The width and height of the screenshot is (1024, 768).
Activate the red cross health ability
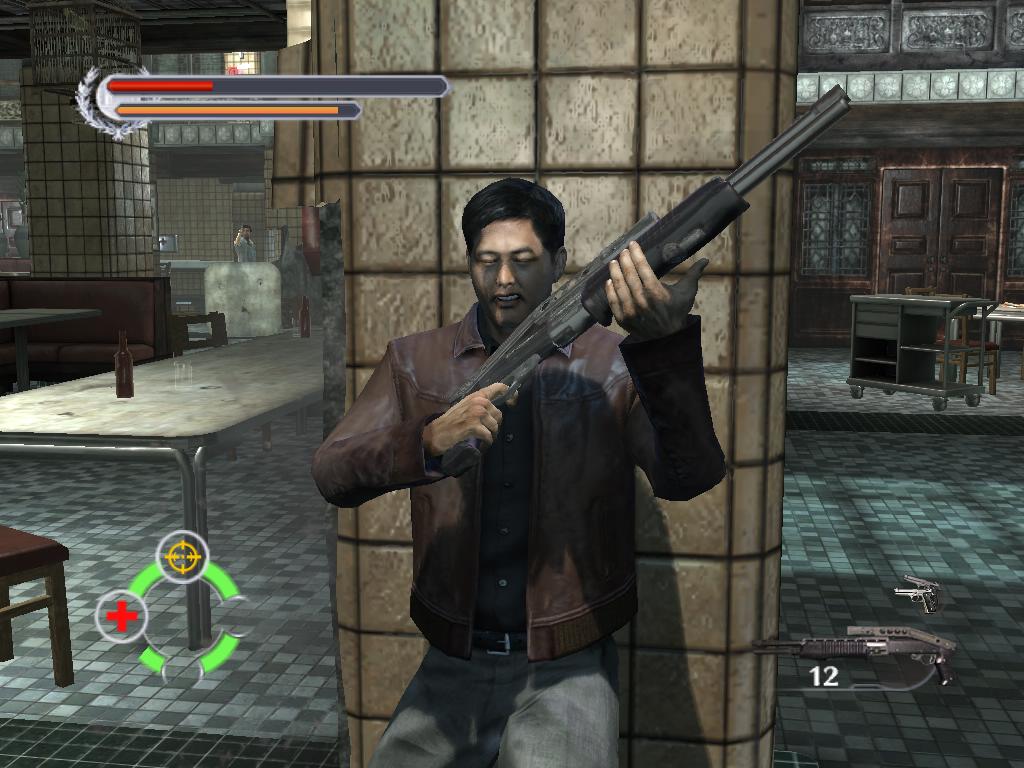(x=122, y=617)
